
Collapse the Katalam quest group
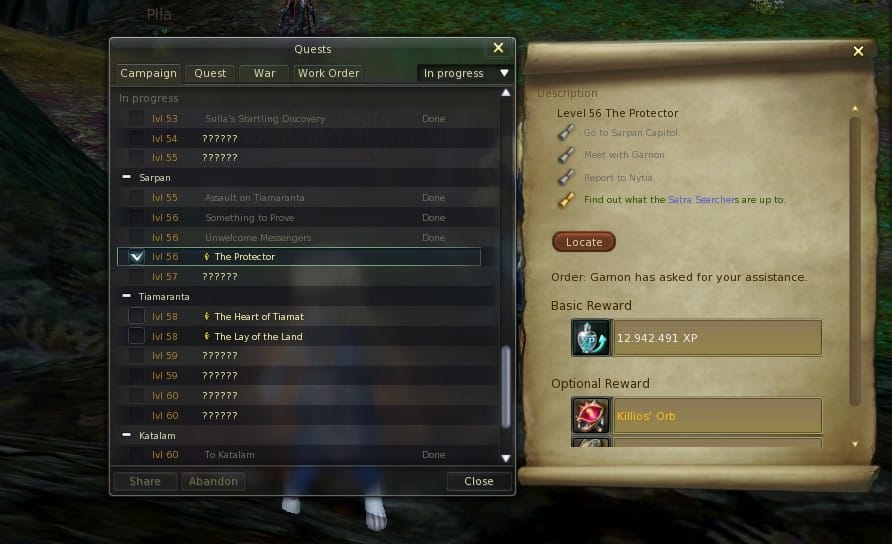127,435
